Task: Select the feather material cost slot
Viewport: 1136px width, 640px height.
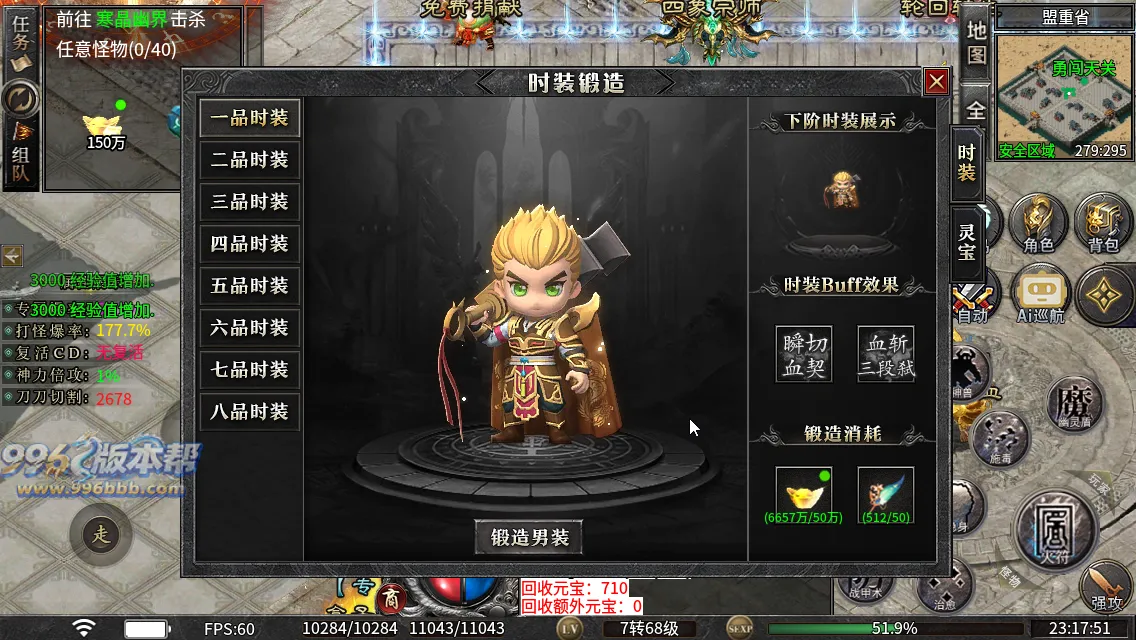Action: (886, 492)
